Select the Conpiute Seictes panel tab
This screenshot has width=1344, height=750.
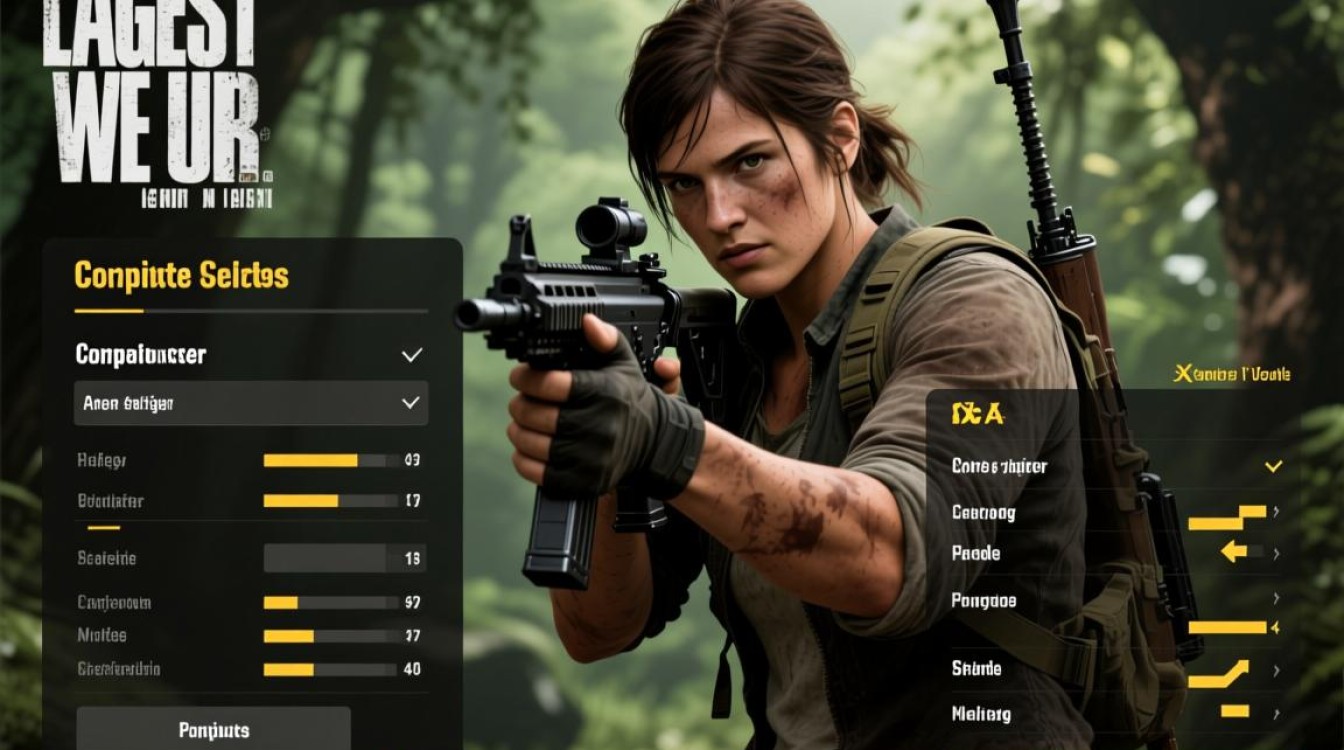[x=181, y=276]
